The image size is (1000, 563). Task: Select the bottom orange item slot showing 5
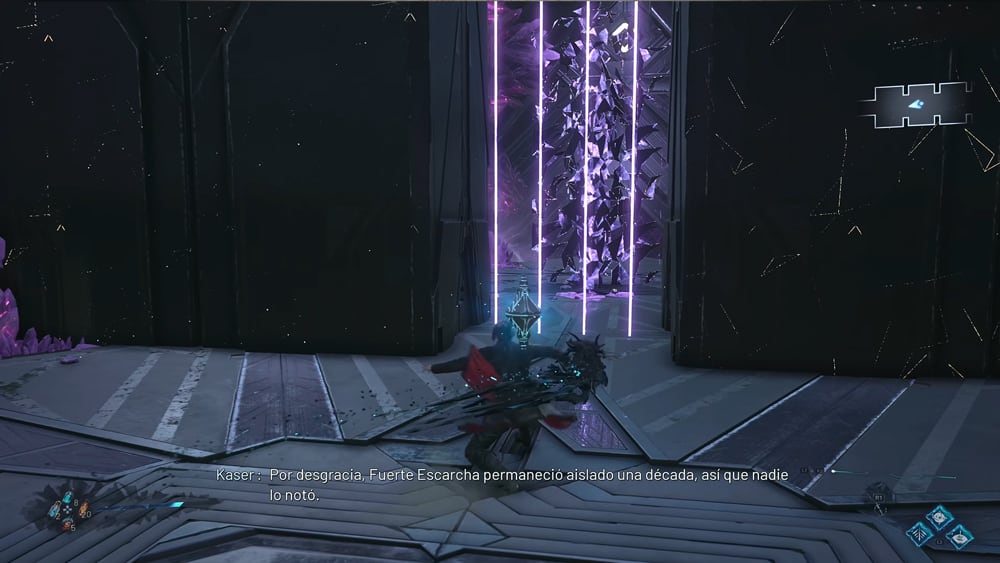[66, 523]
